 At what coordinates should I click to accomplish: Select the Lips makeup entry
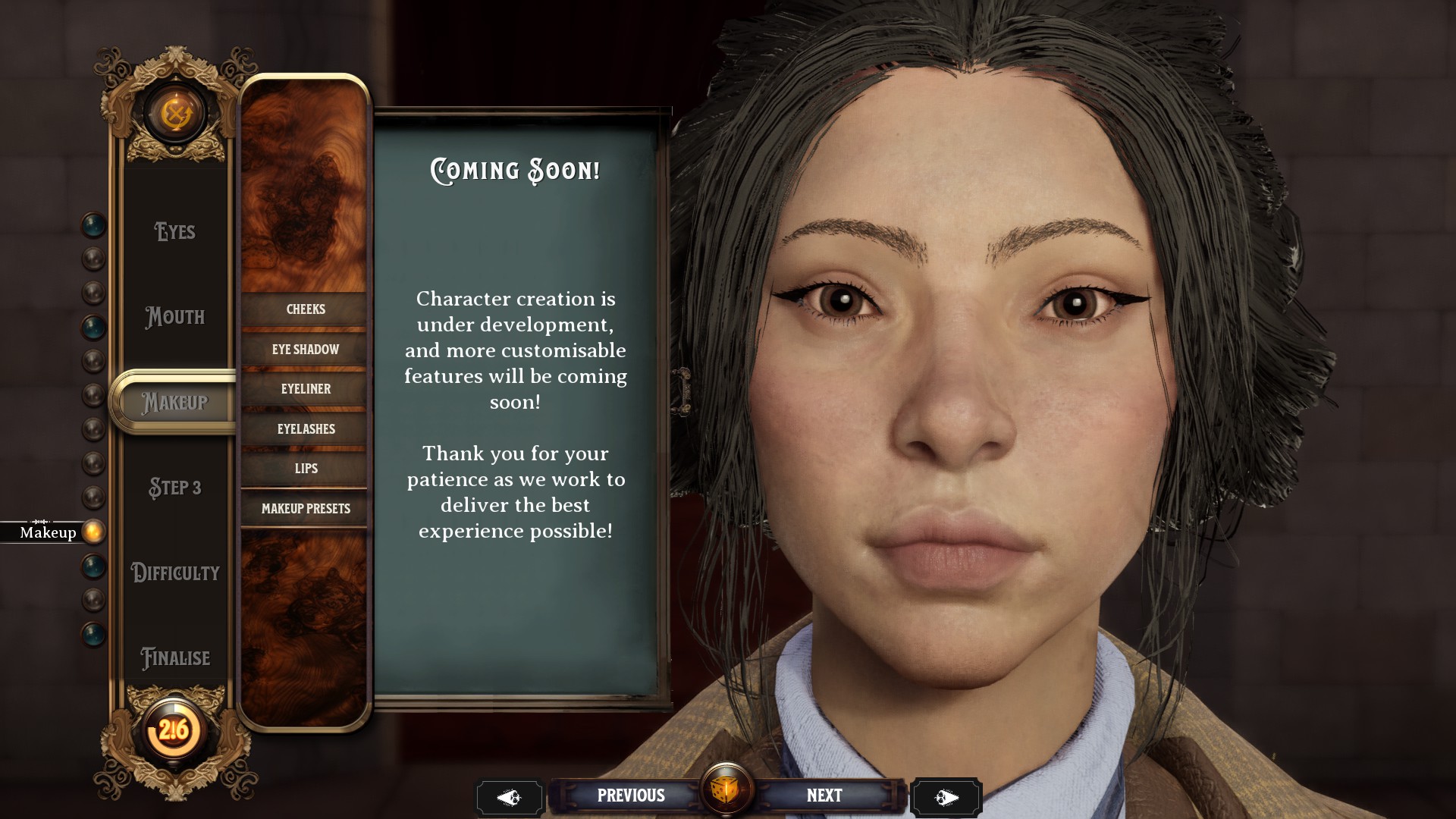pyautogui.click(x=305, y=469)
